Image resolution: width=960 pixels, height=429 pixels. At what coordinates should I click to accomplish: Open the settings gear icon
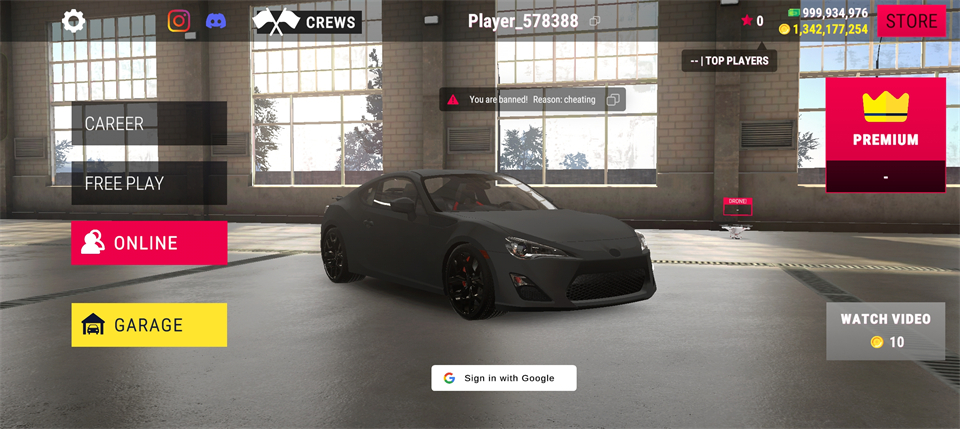[74, 21]
